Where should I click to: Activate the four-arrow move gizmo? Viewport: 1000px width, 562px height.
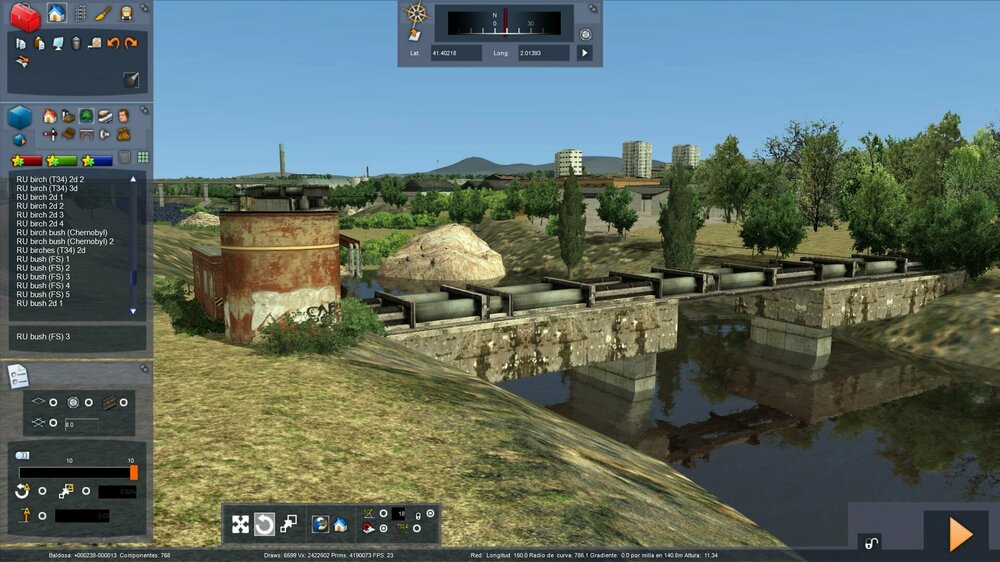[240, 524]
